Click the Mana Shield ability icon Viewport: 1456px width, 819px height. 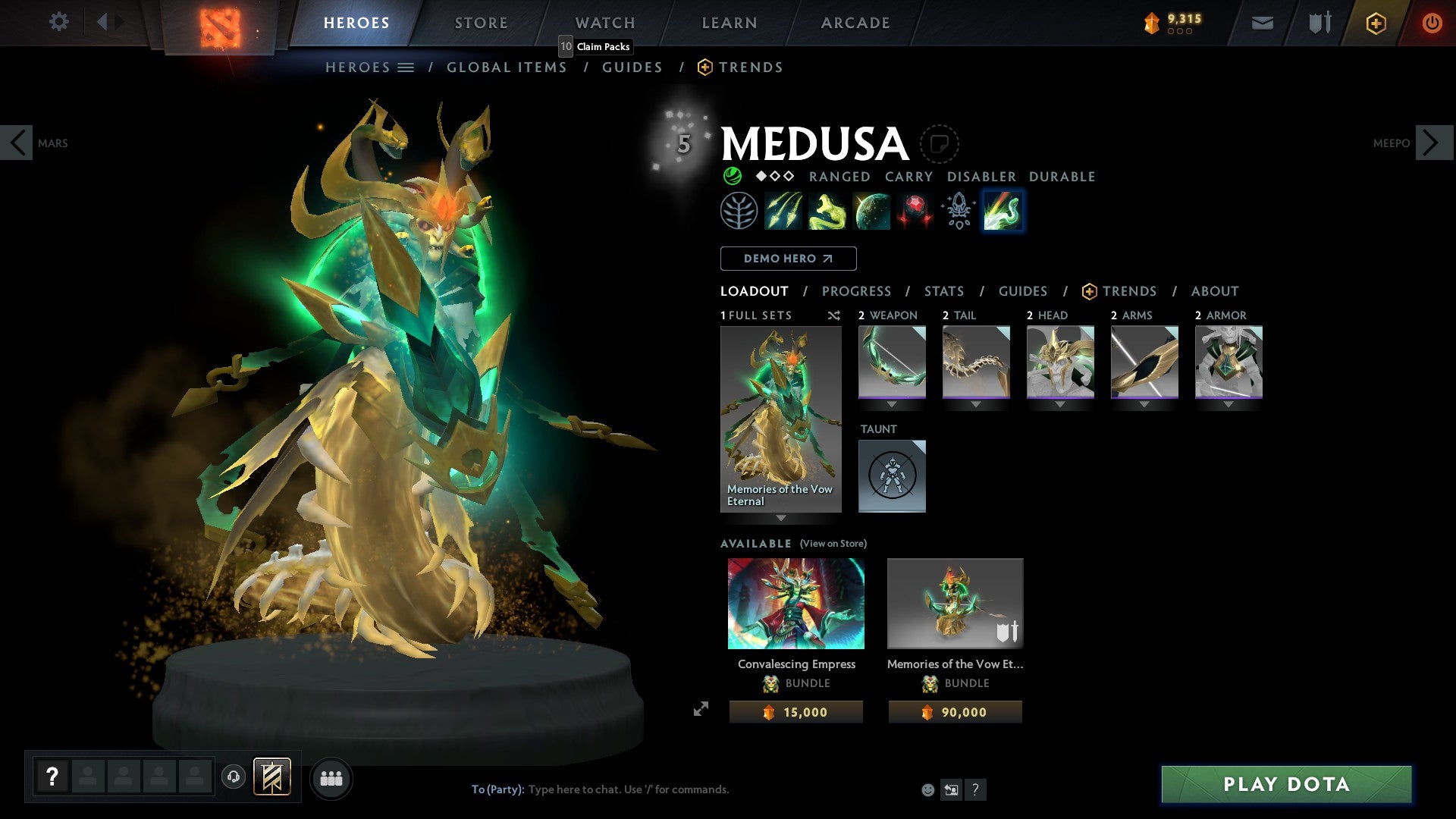[871, 211]
